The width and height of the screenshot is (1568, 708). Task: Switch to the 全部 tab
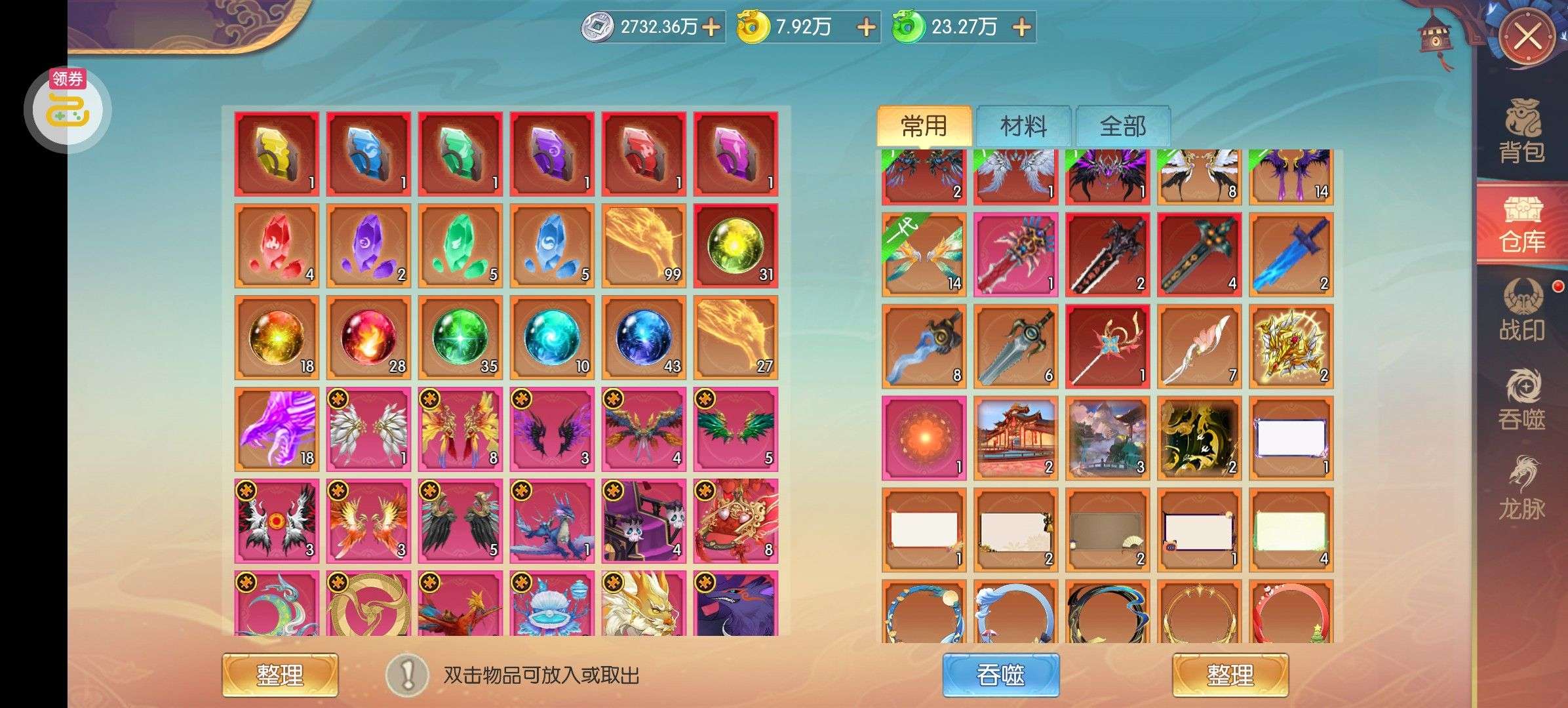1122,126
